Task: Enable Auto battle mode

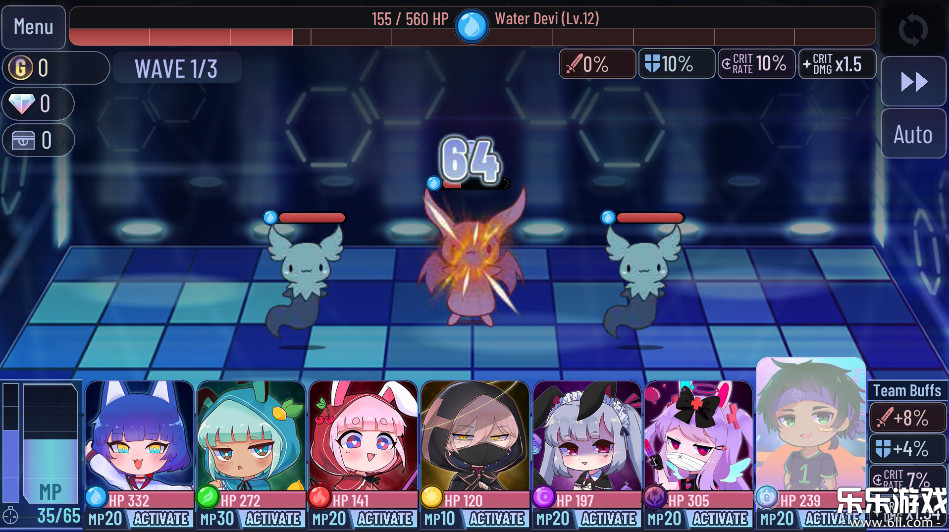Action: [913, 134]
